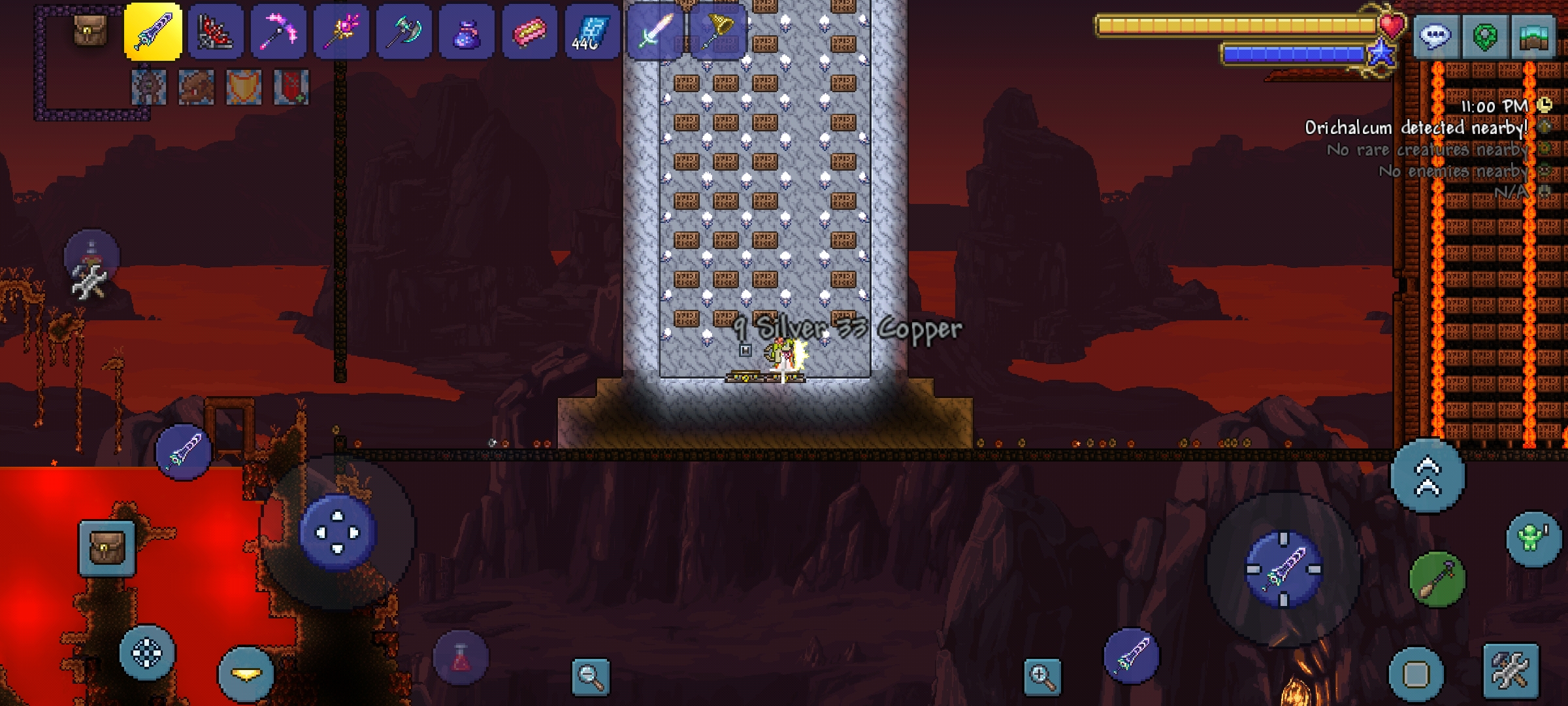
Task: Equip the pink gem staff from the hotbar
Action: (x=341, y=32)
